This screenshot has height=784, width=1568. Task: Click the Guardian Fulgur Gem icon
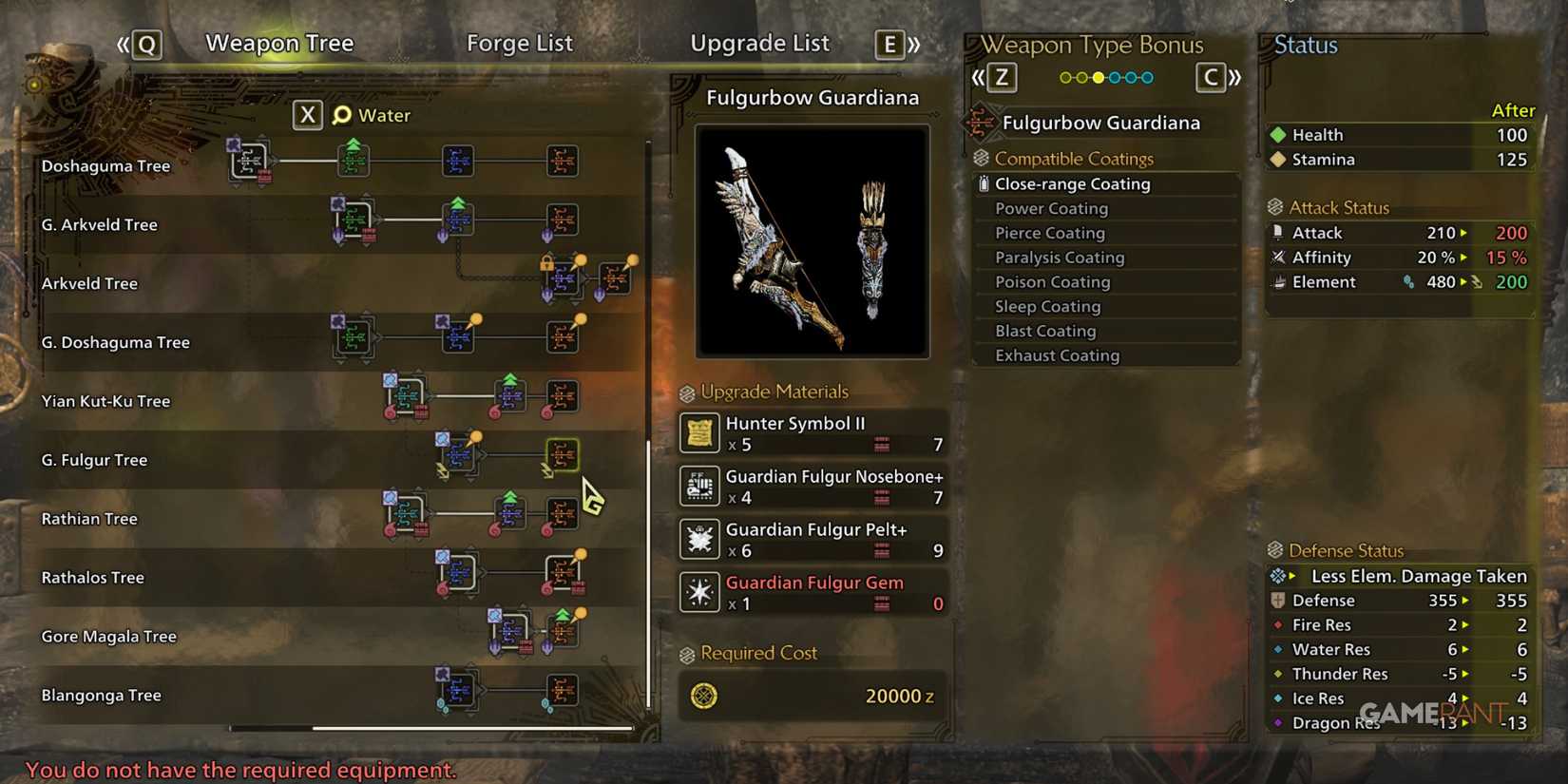click(x=698, y=591)
